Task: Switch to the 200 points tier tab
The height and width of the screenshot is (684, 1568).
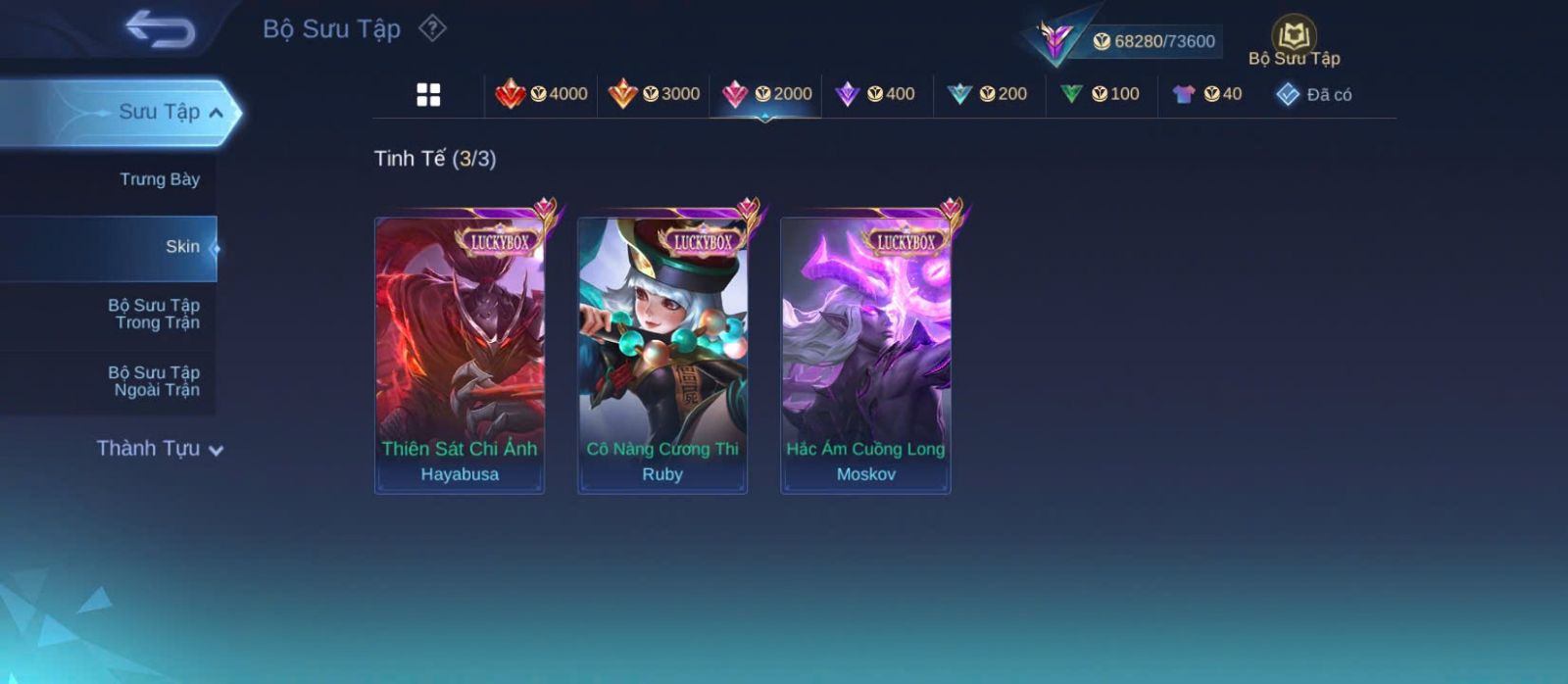Action: point(988,94)
